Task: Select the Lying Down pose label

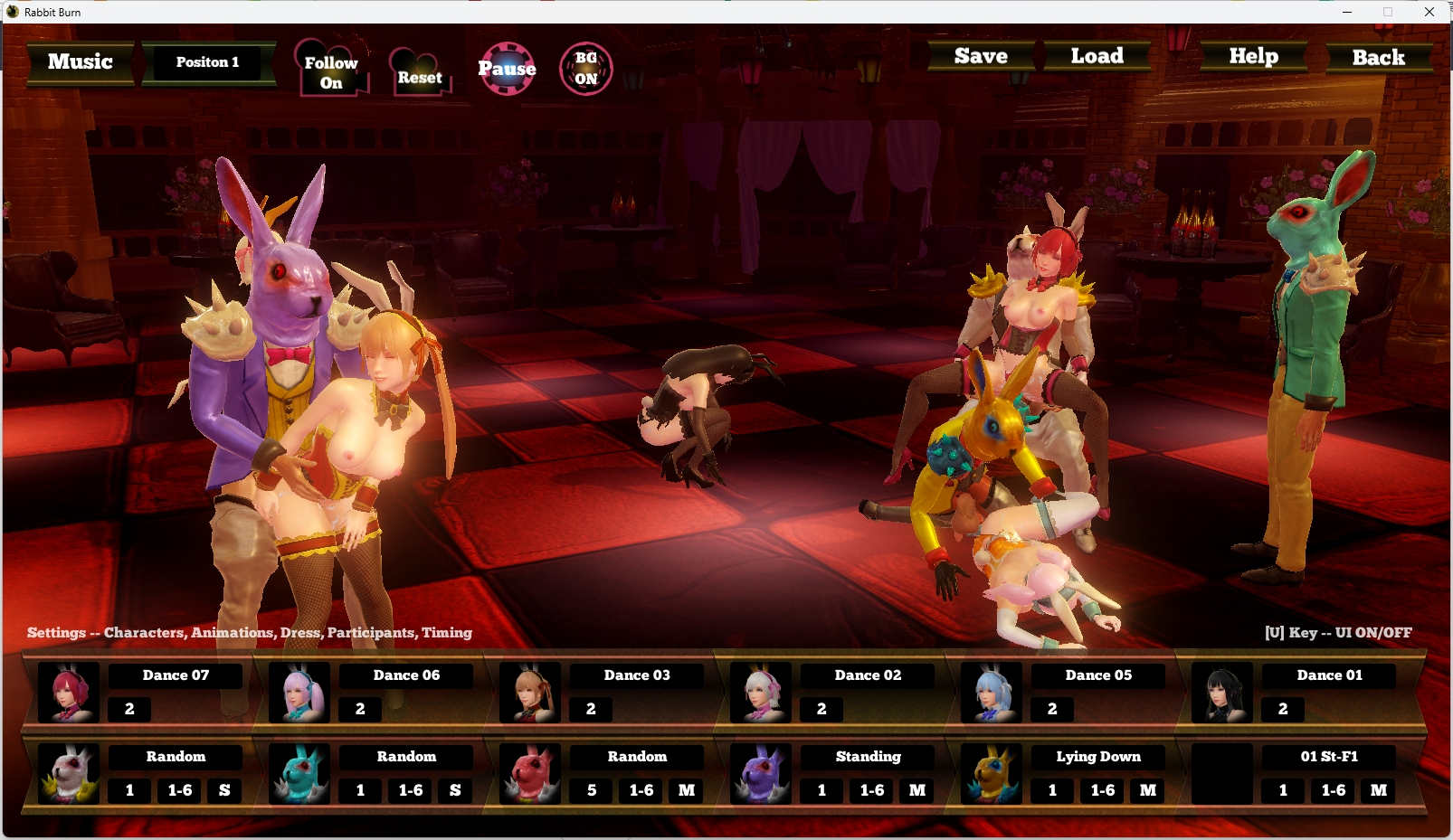Action: [x=1098, y=757]
